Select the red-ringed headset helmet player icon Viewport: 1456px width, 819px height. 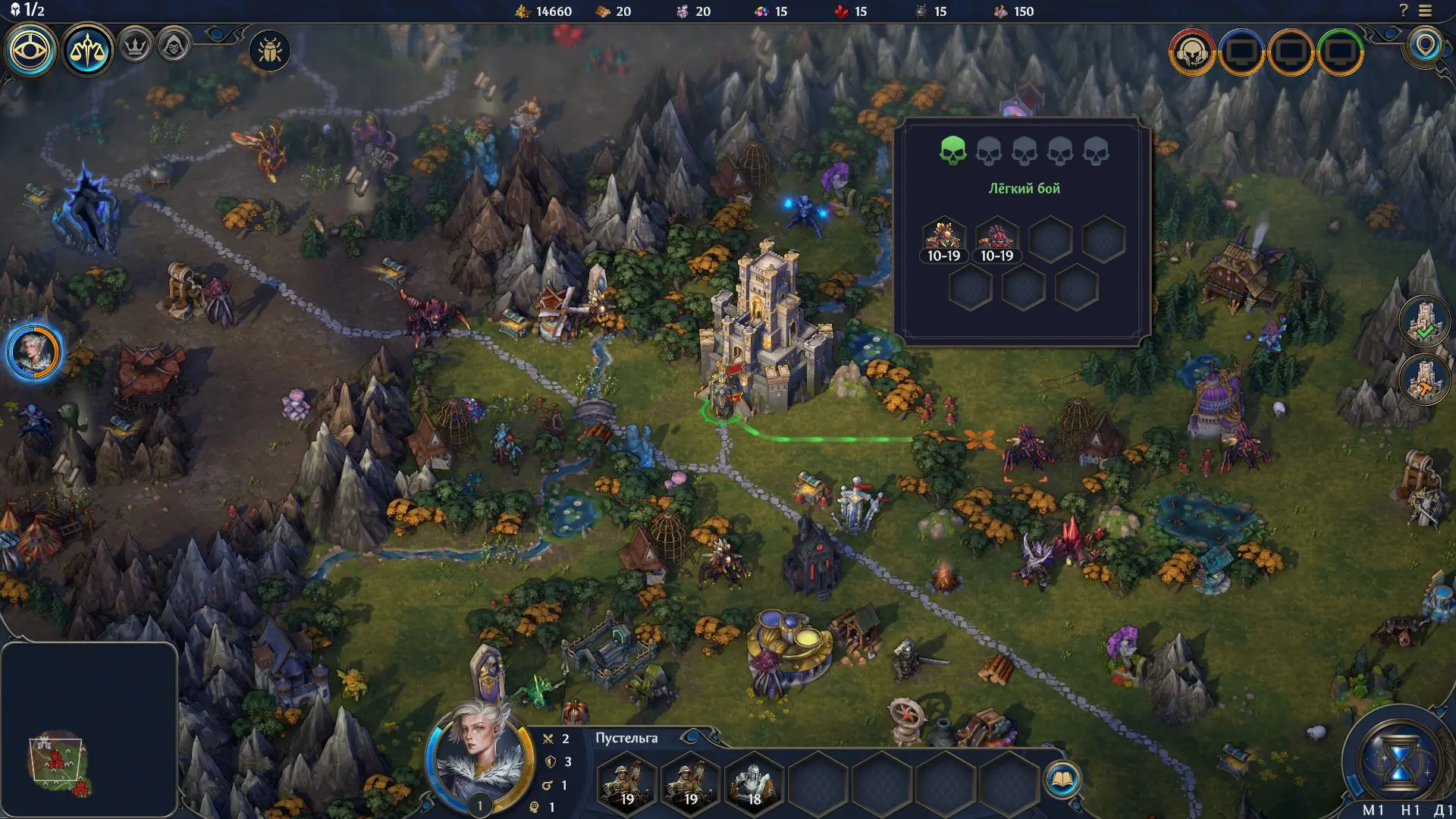[1192, 52]
